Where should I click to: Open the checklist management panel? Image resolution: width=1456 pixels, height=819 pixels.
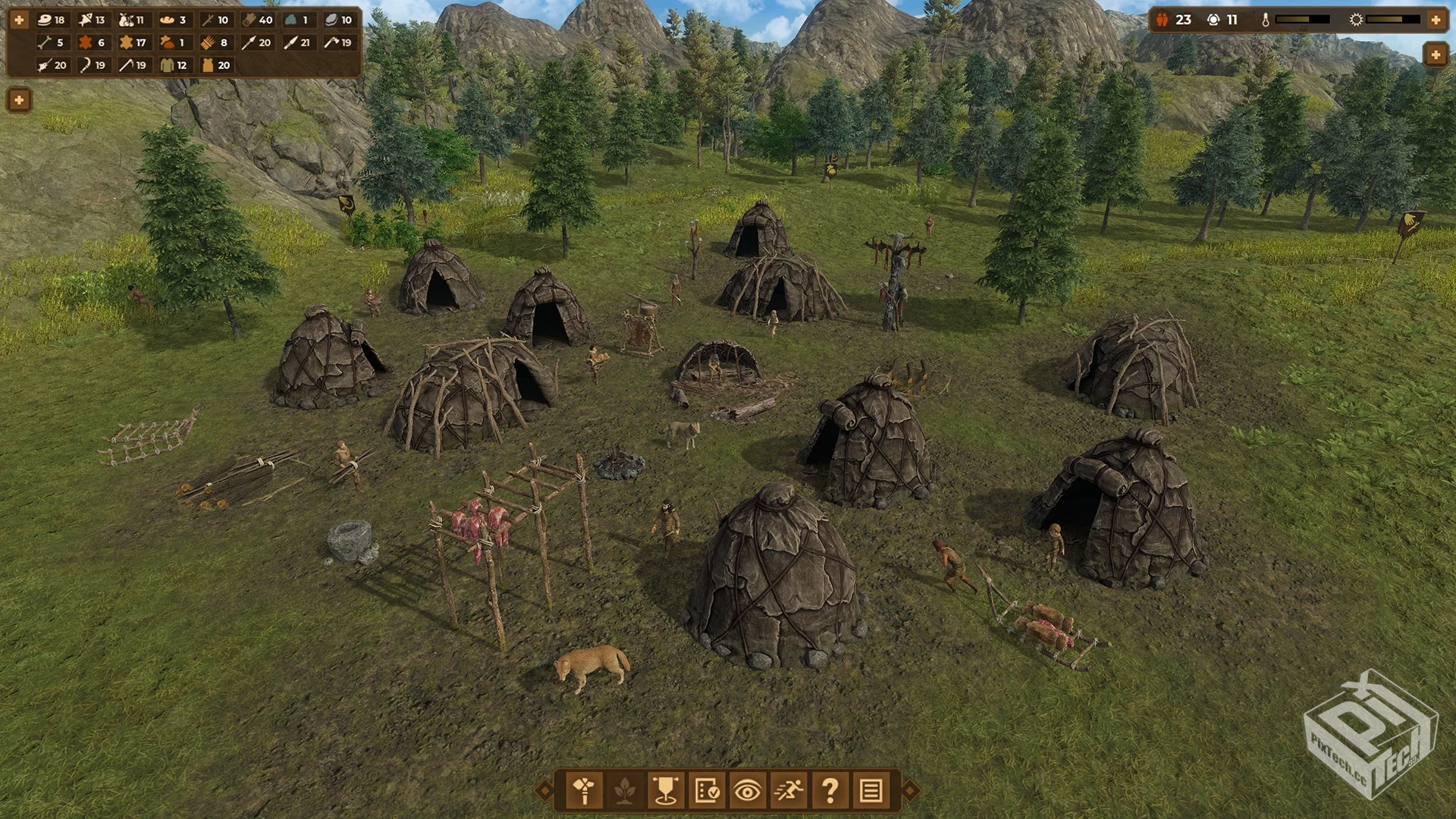[707, 791]
